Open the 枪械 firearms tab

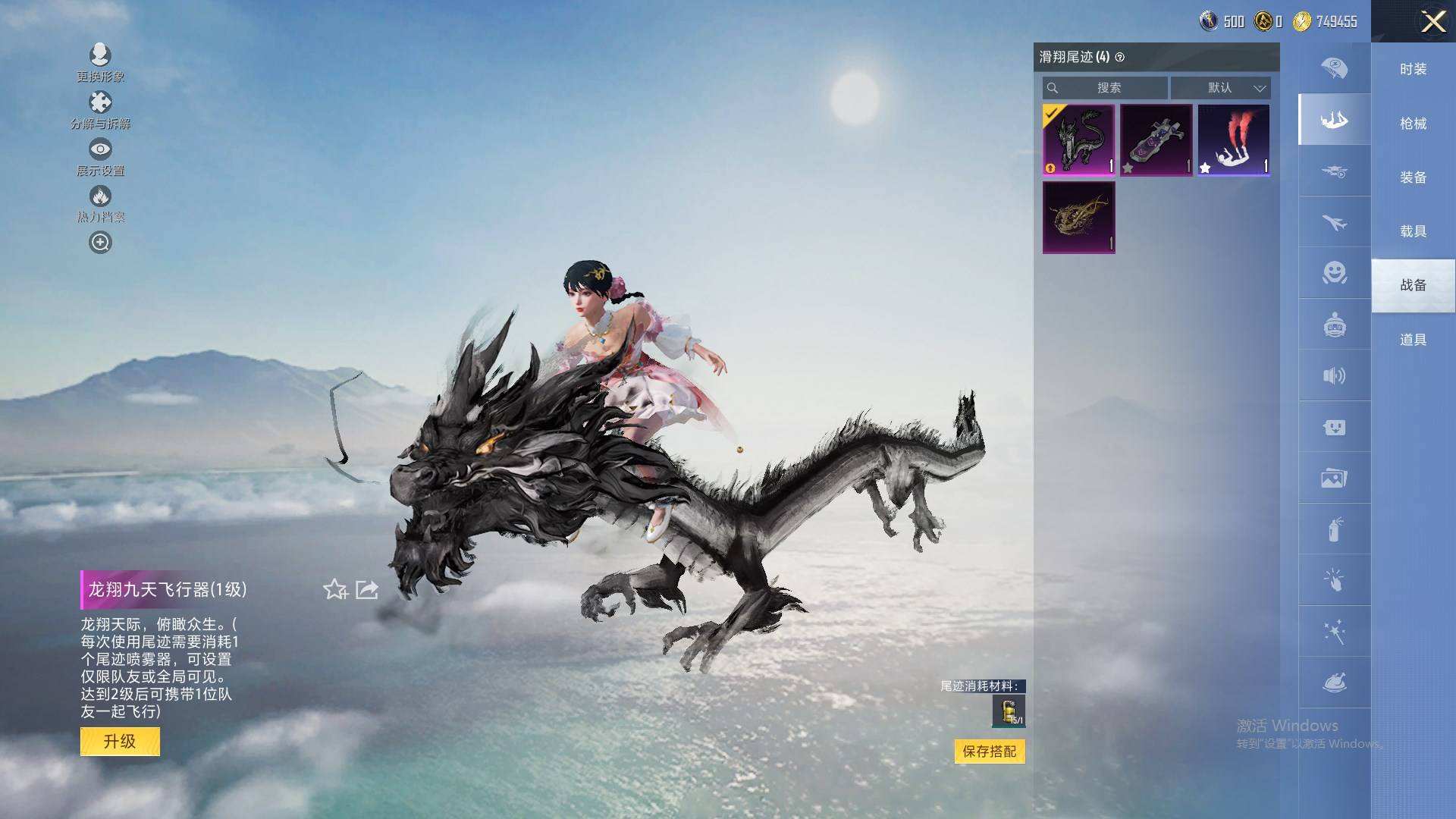[1413, 123]
